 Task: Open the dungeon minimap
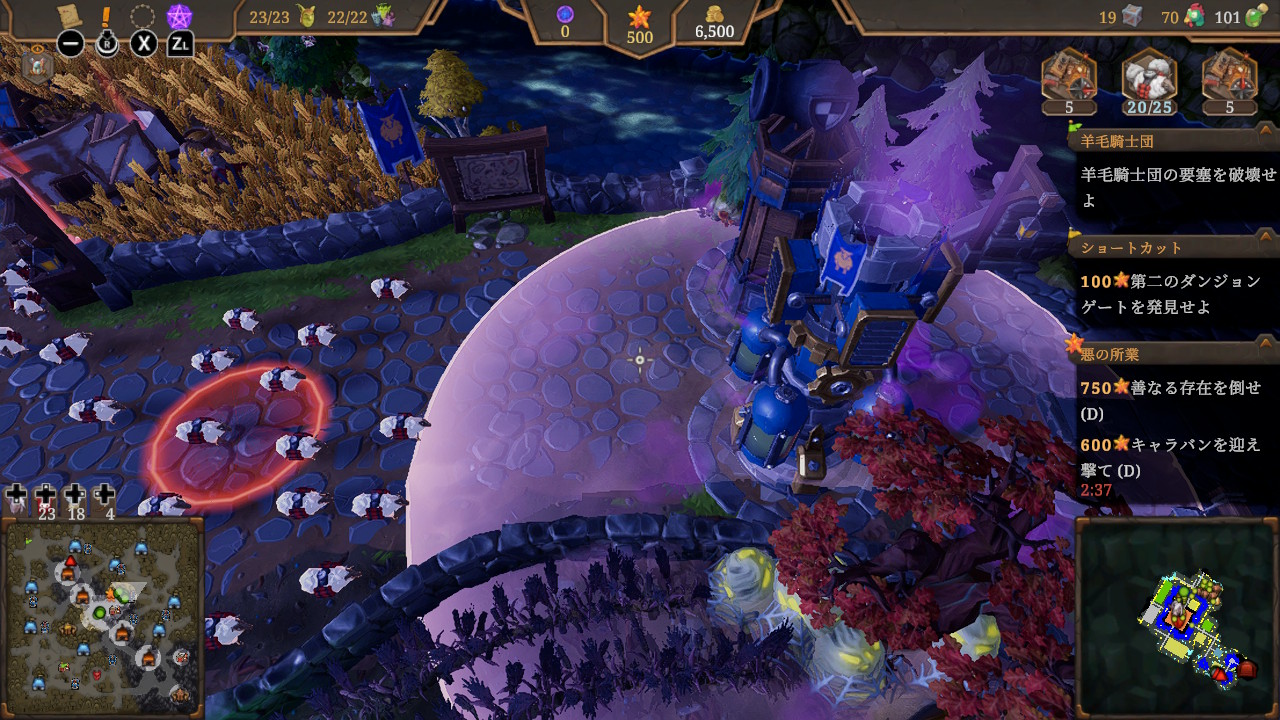coord(1176,617)
